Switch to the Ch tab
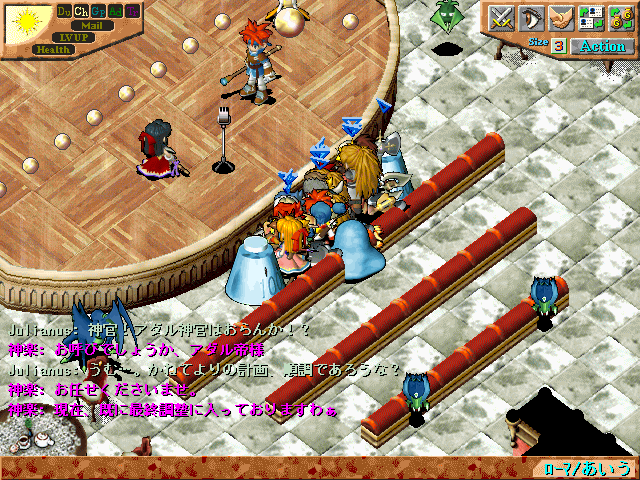640x480 pixels. [x=82, y=11]
